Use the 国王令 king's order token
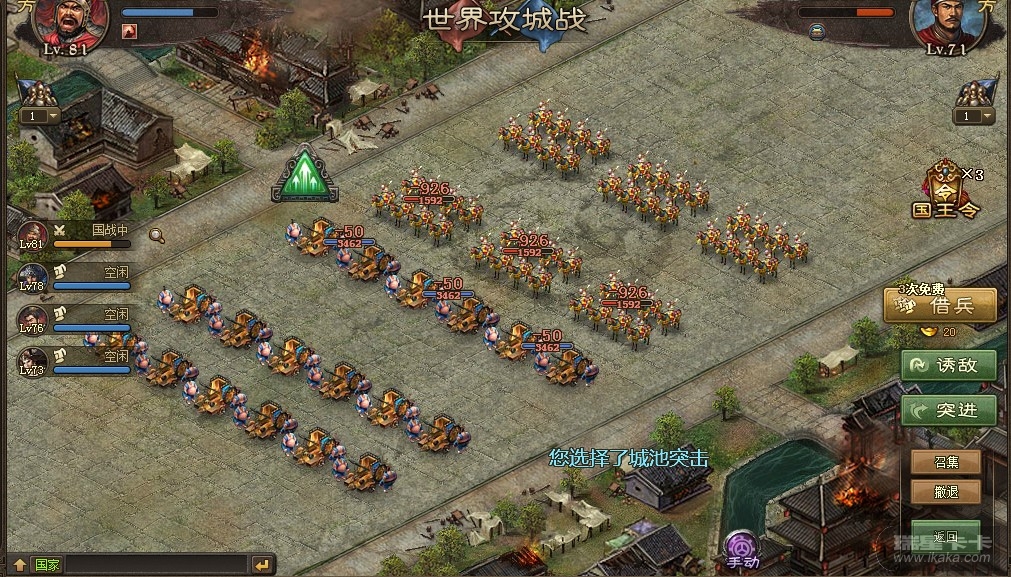The image size is (1011, 577). point(944,190)
